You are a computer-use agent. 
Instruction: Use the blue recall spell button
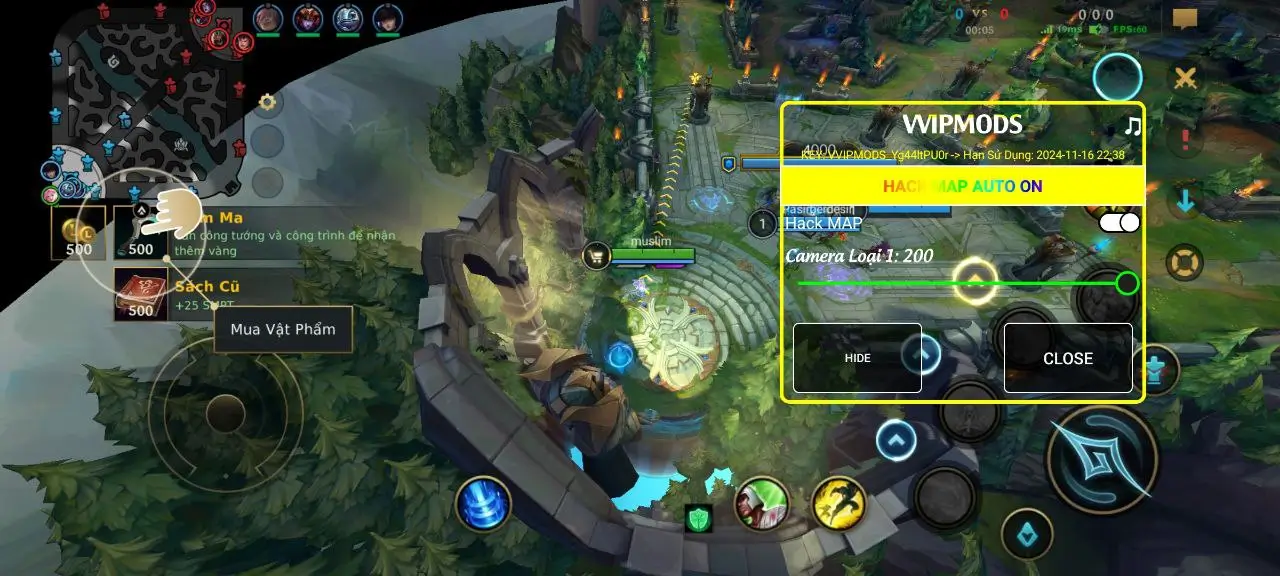[x=484, y=503]
